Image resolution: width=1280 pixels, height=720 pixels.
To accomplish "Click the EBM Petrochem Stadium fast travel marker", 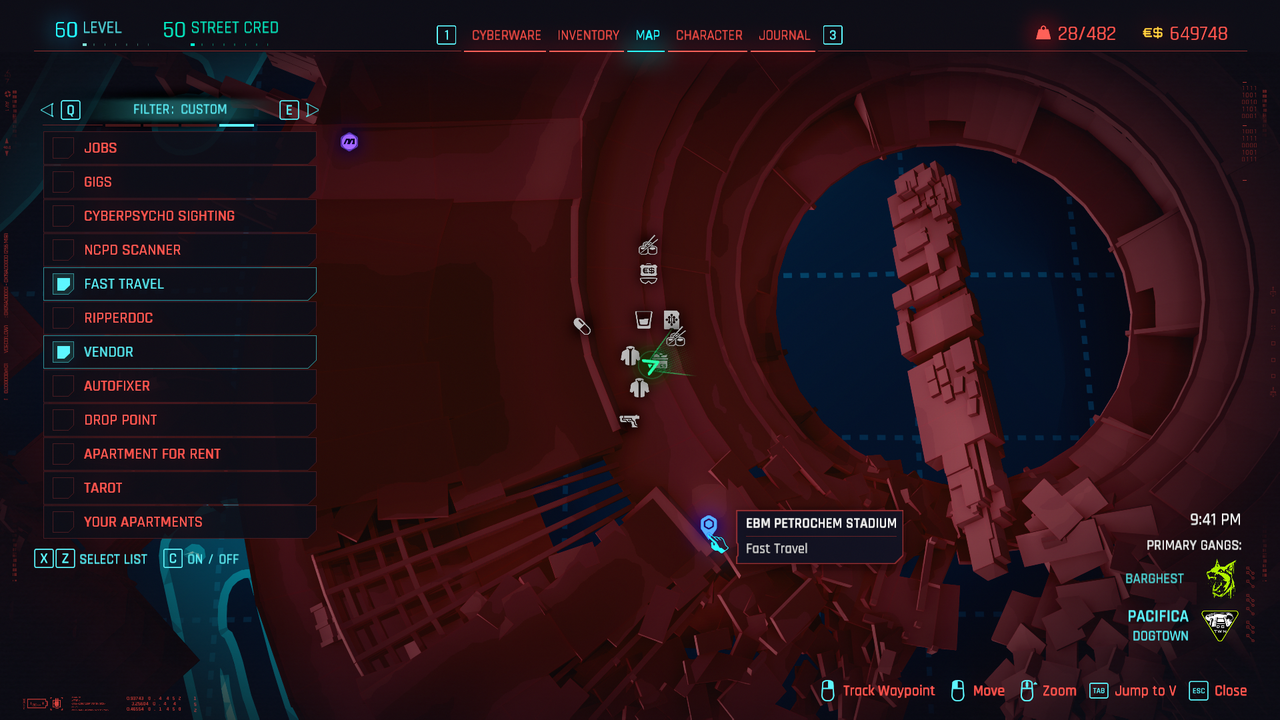I will coord(709,524).
